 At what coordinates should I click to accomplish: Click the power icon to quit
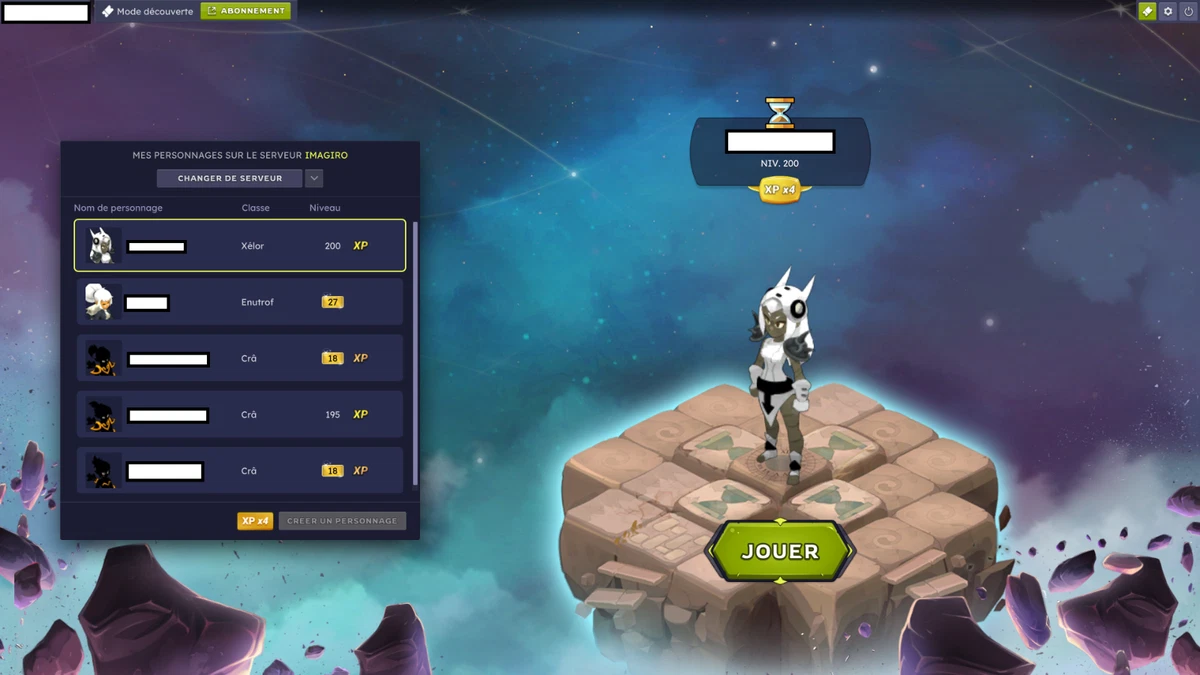(1189, 11)
